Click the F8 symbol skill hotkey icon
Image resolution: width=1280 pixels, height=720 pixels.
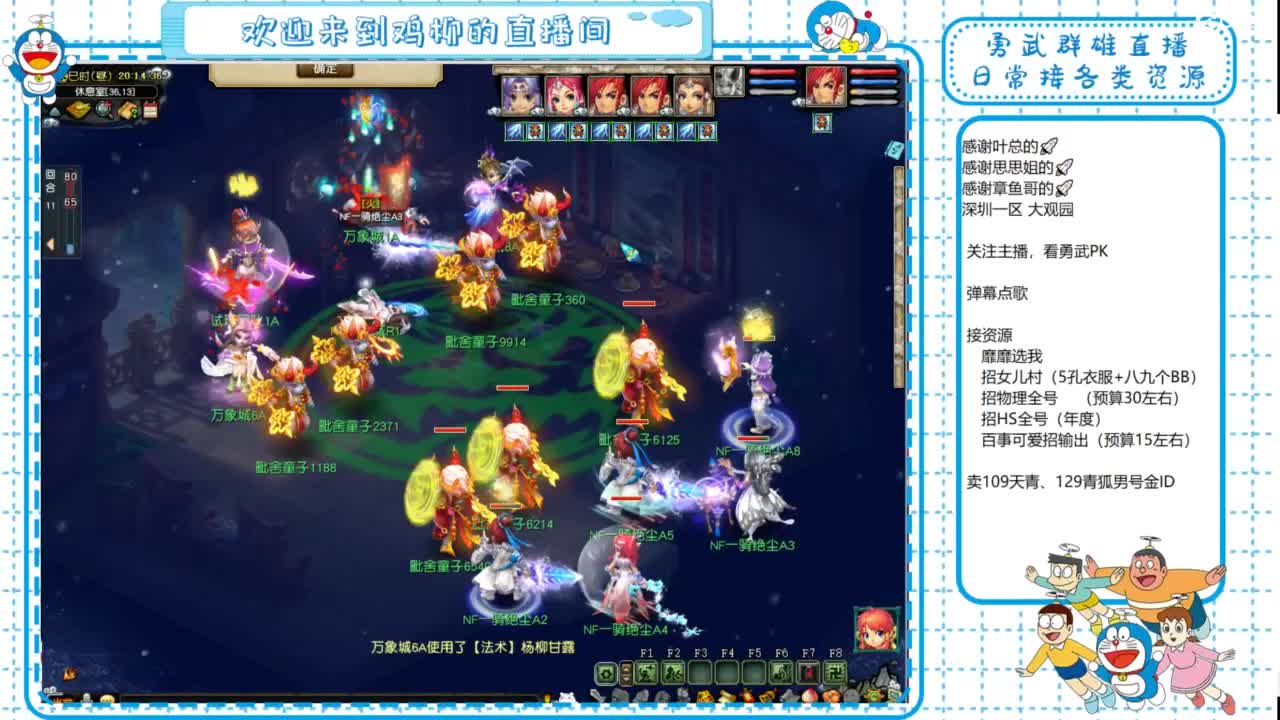[x=834, y=672]
